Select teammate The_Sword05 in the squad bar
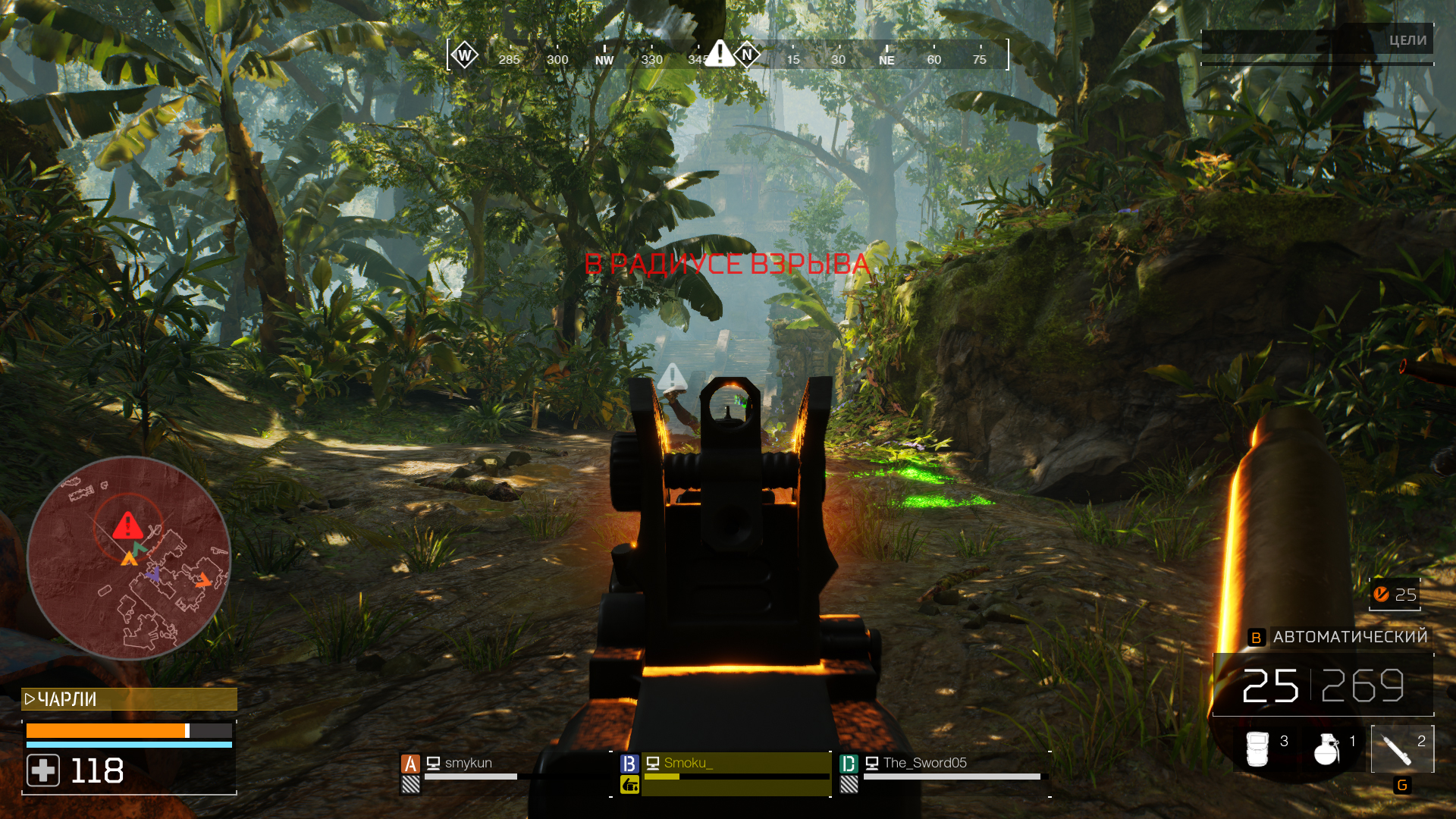Screen dimensions: 1456x819 click(x=927, y=764)
